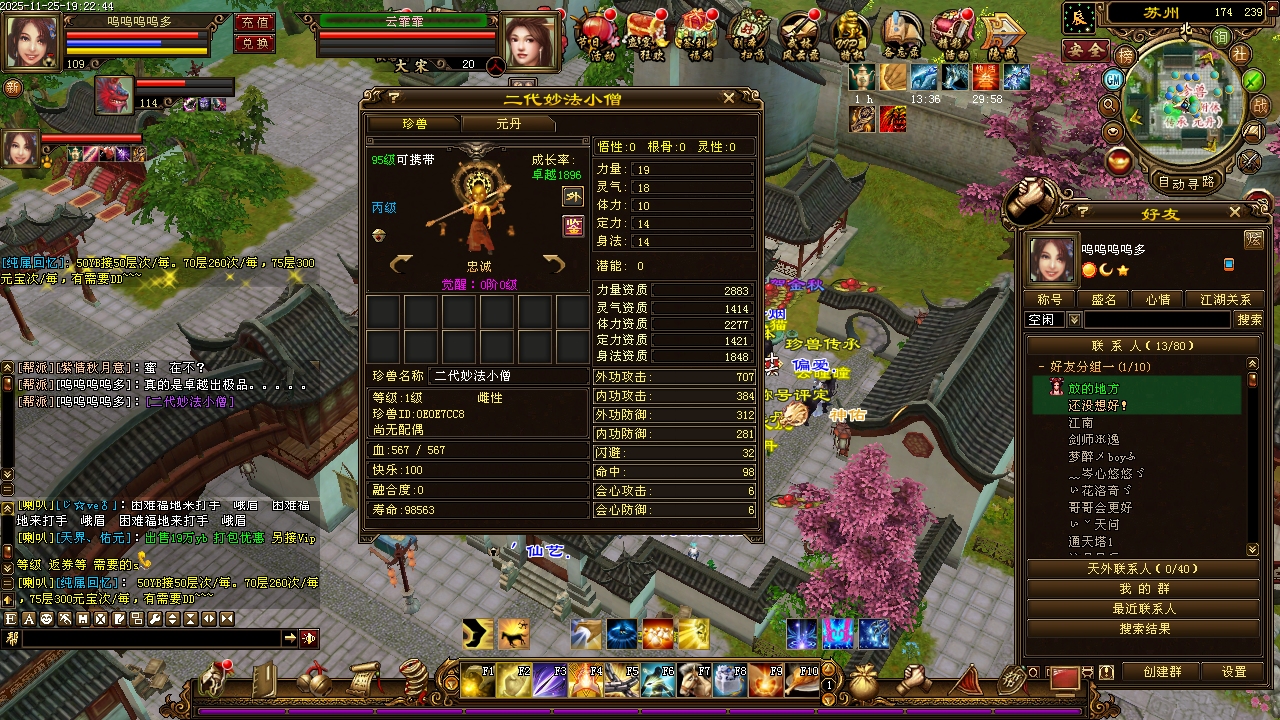Screen dimensions: 1280x720
Task: Select the 珍兽 tab
Action: coord(414,124)
